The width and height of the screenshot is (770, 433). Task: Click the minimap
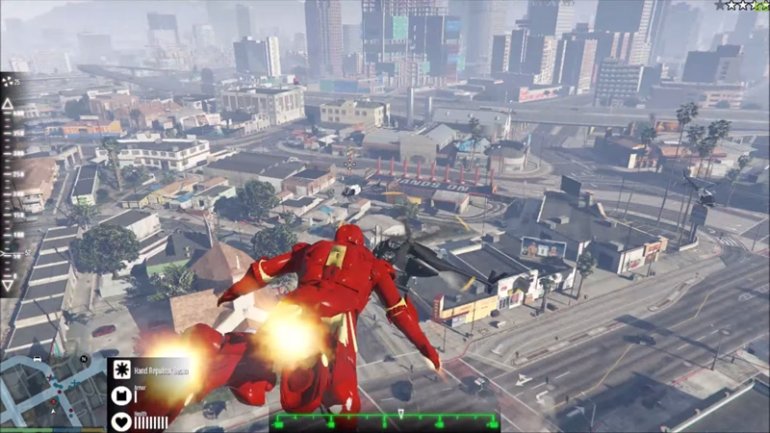50,394
